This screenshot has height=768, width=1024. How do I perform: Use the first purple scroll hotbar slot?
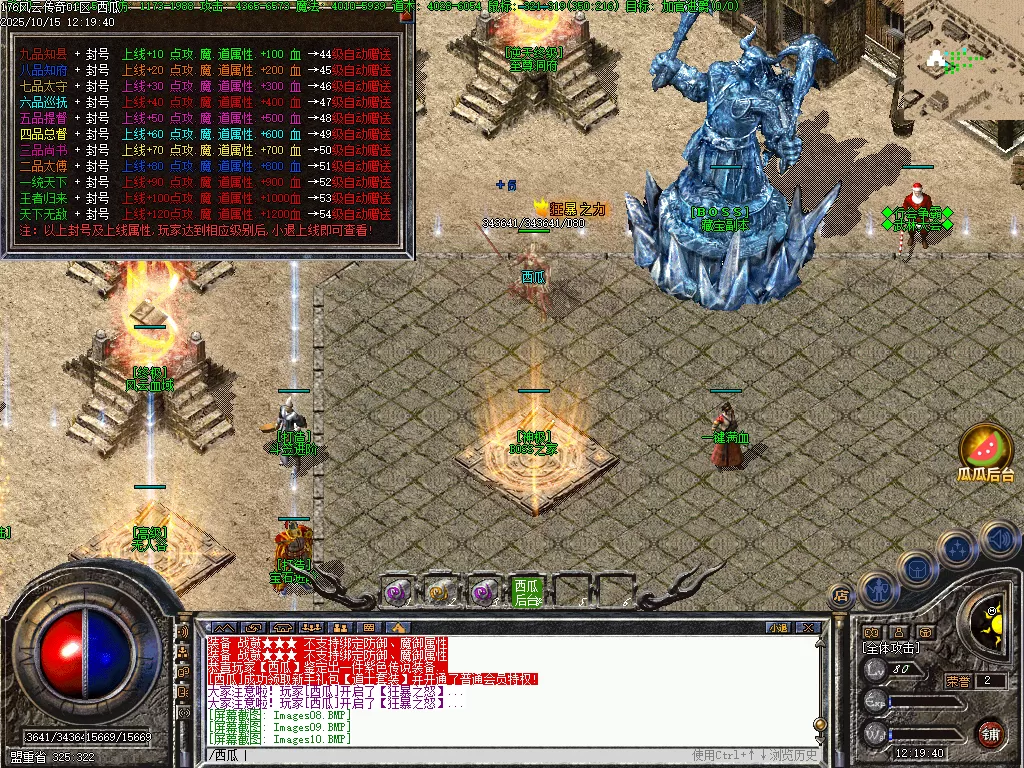point(398,592)
